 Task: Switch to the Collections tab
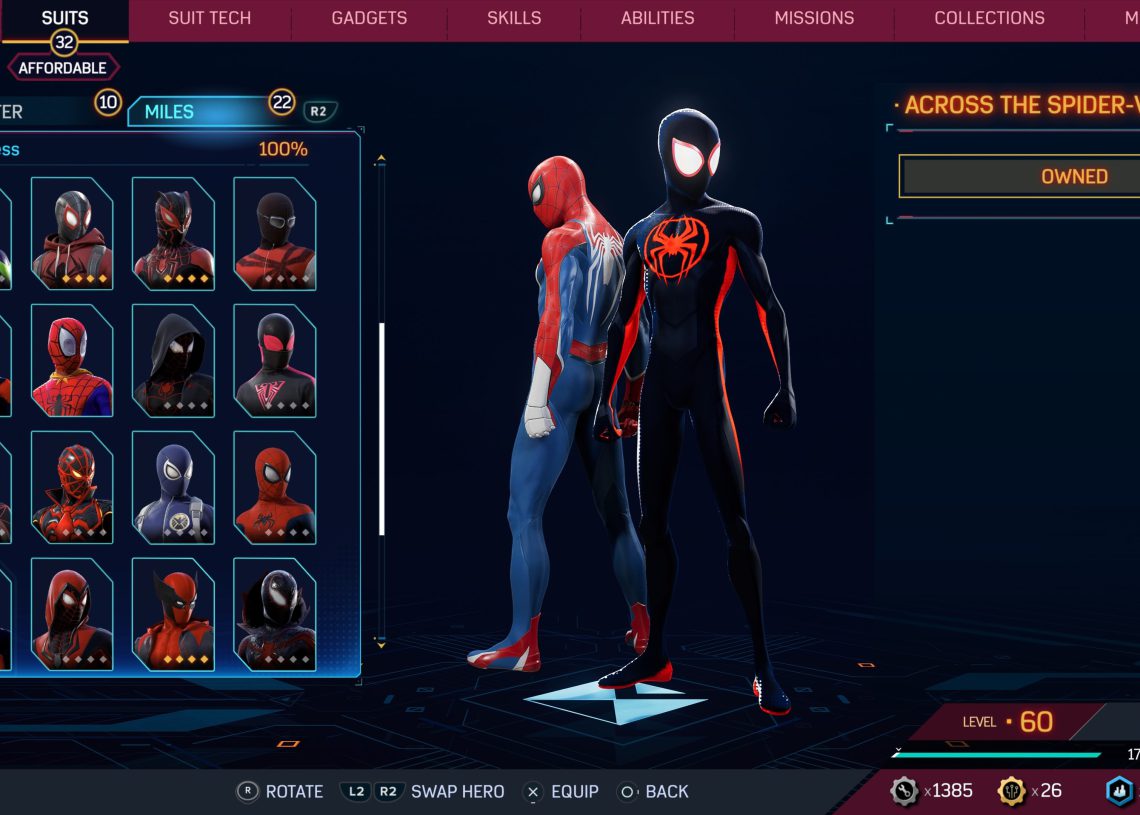pos(989,18)
